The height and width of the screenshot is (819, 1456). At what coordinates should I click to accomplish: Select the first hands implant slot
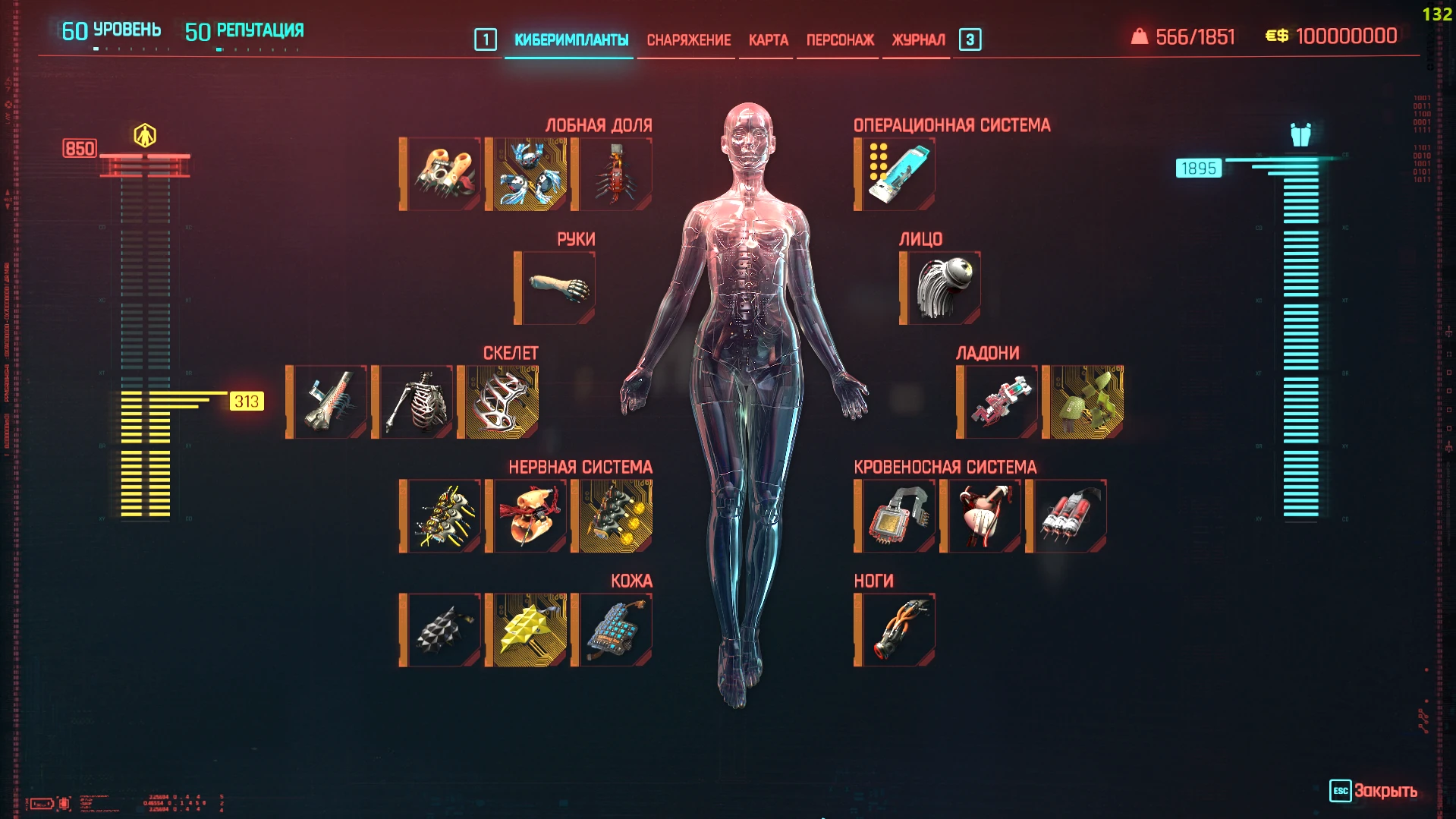[x=997, y=402]
